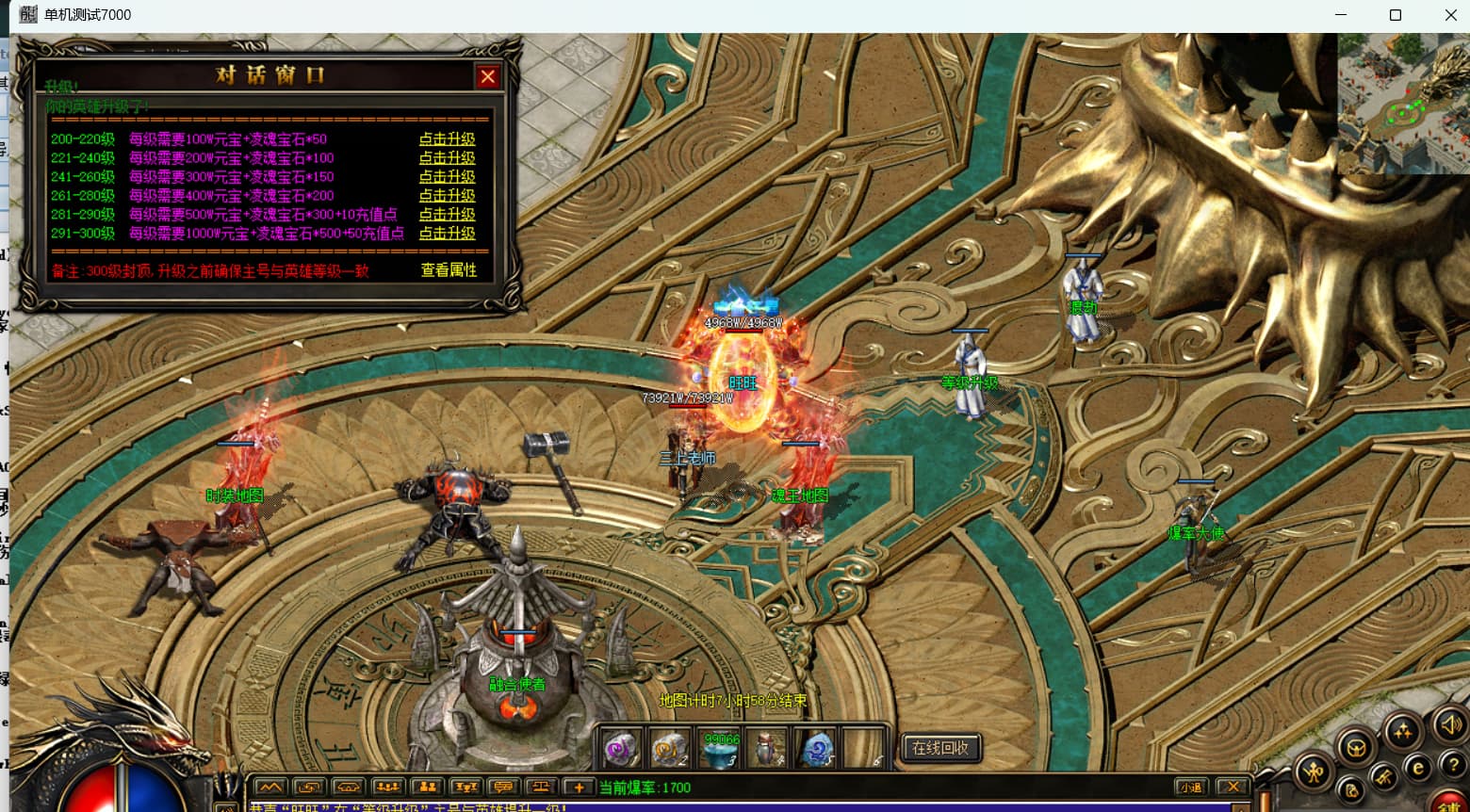The height and width of the screenshot is (812, 1470).
Task: Choose 点击升级 for levels 221-240
Action: tap(447, 158)
